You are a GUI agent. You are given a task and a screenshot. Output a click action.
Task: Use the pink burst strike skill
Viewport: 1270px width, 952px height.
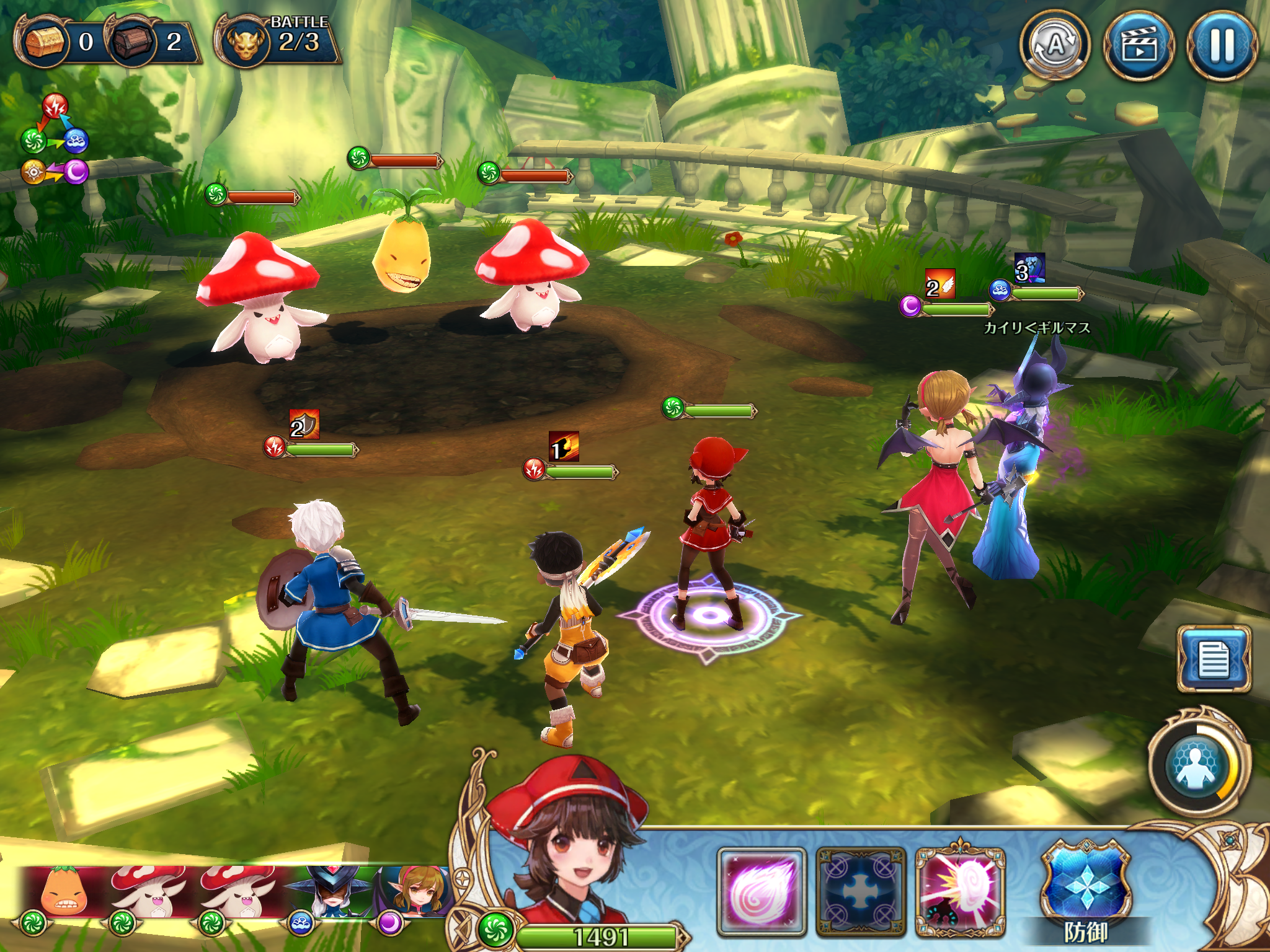tap(960, 892)
